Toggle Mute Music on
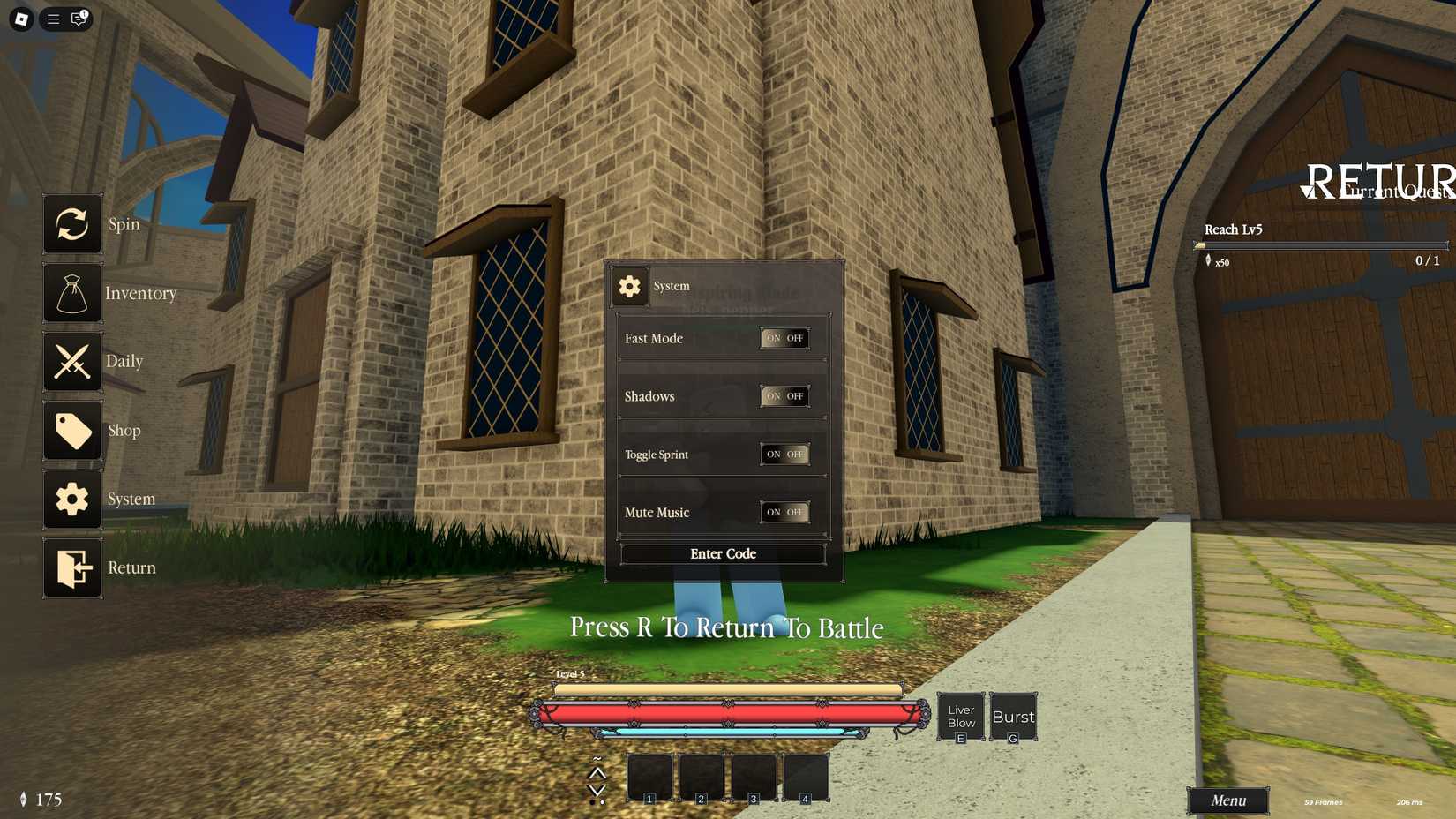This screenshot has height=819, width=1456. pyautogui.click(x=772, y=512)
